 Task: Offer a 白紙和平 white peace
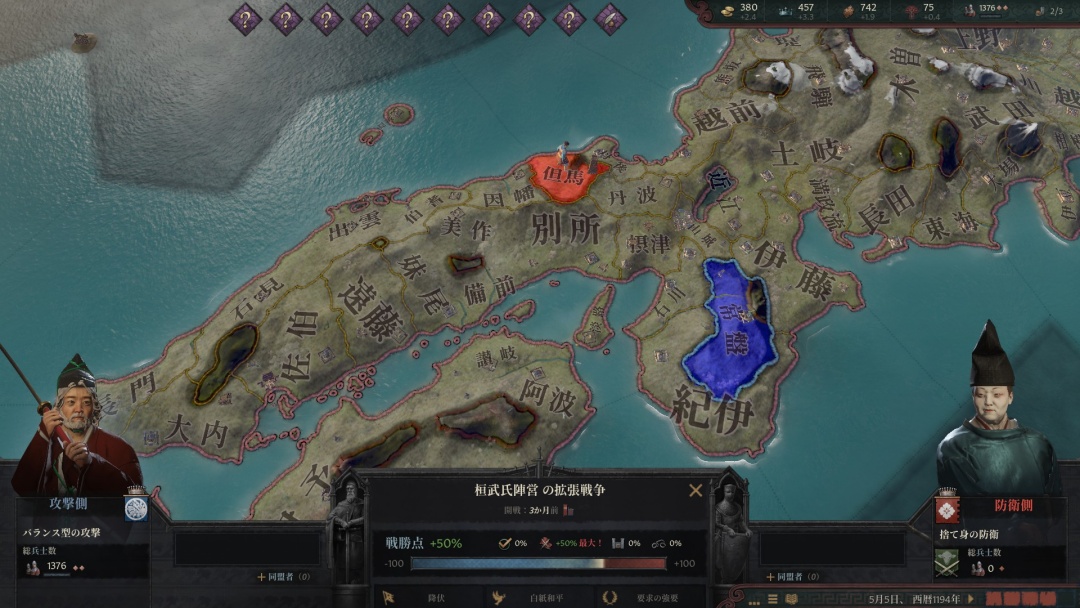pos(538,598)
